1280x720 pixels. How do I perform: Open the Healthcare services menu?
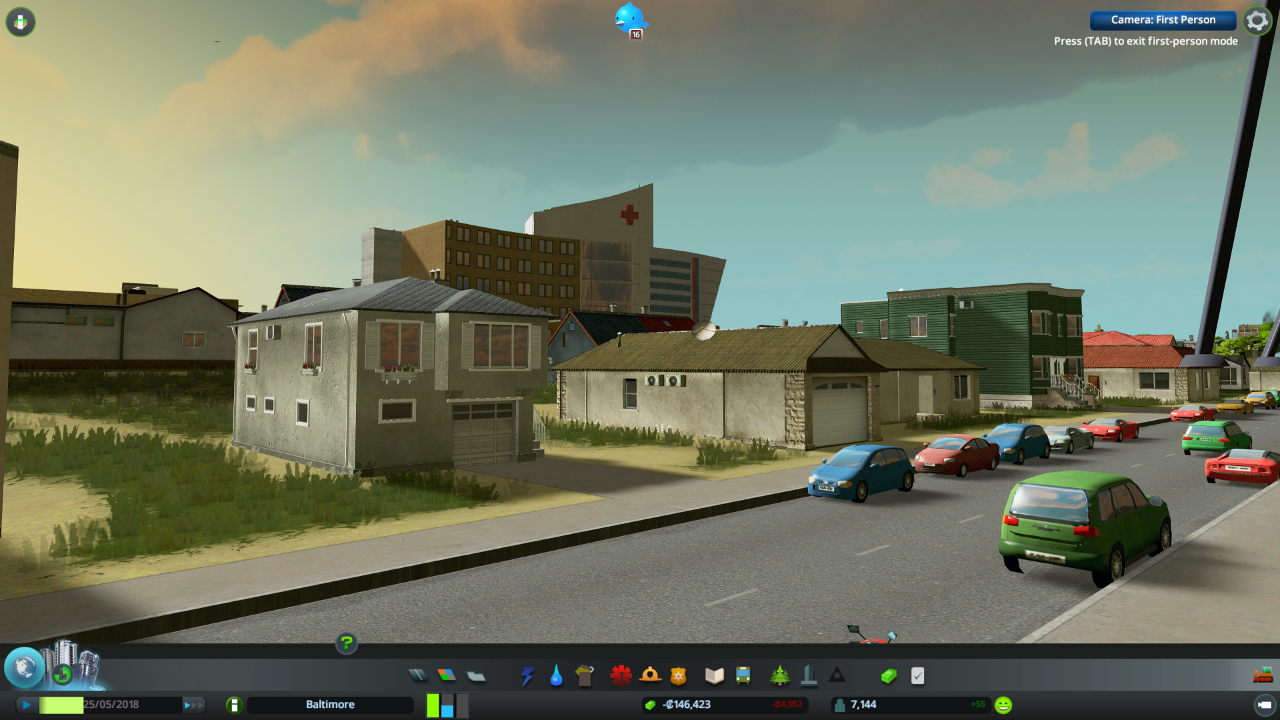[619, 675]
